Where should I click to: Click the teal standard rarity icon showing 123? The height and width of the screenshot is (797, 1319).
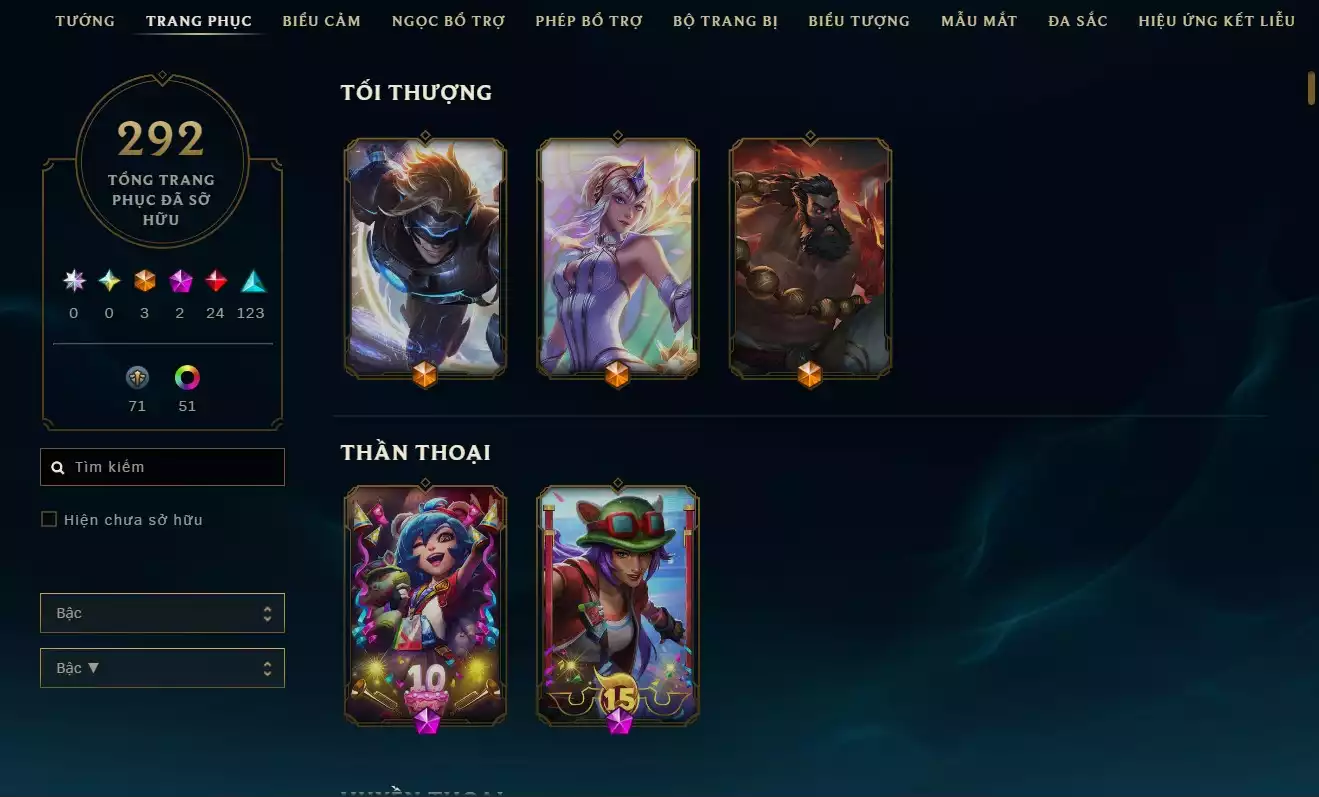[x=251, y=281]
